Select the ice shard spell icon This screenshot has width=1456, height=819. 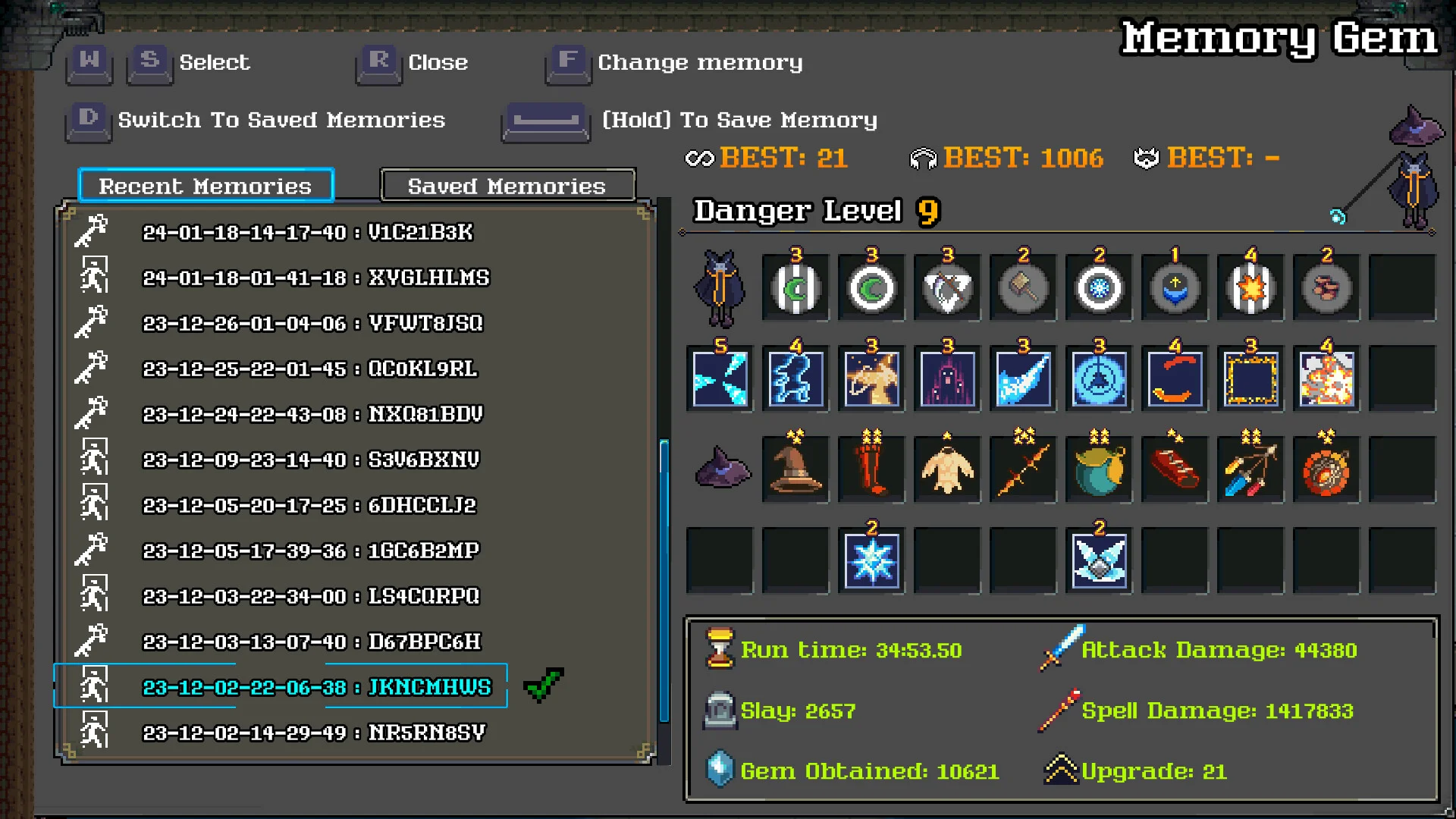(720, 378)
